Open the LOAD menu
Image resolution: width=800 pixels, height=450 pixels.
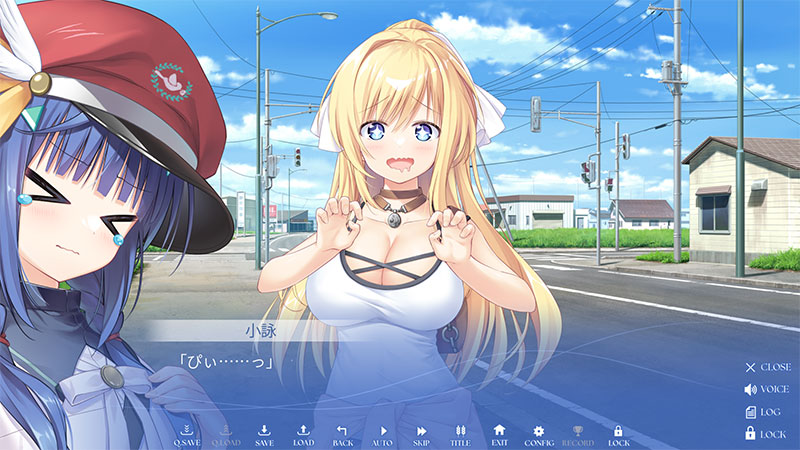[x=303, y=434]
